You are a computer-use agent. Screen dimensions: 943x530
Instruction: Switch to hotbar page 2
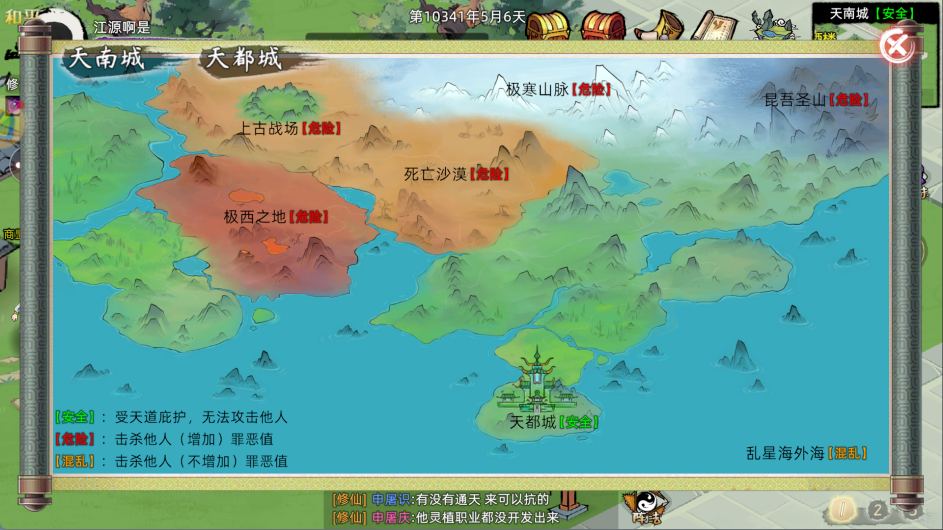877,510
